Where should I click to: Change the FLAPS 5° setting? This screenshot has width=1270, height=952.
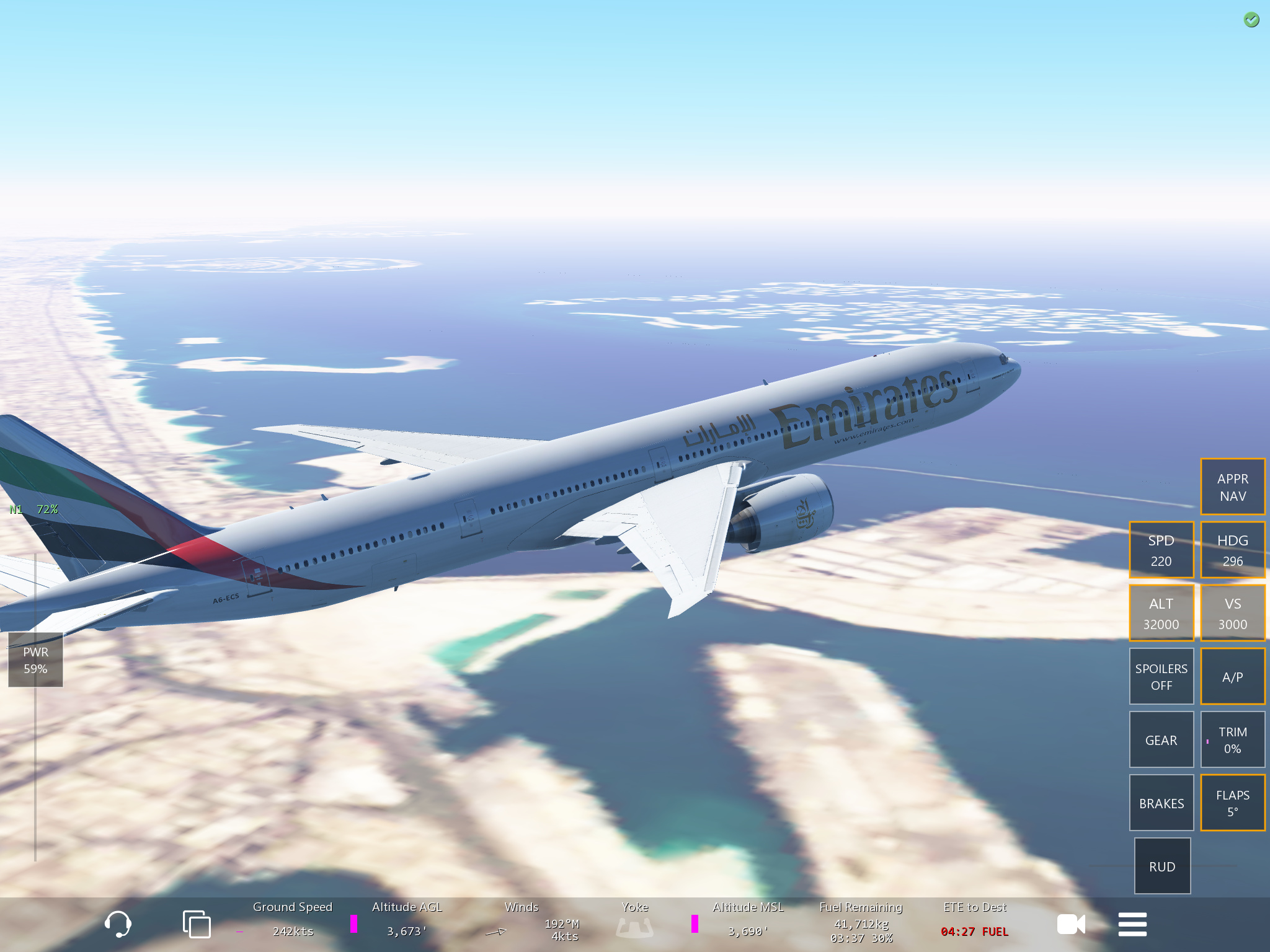point(1232,803)
